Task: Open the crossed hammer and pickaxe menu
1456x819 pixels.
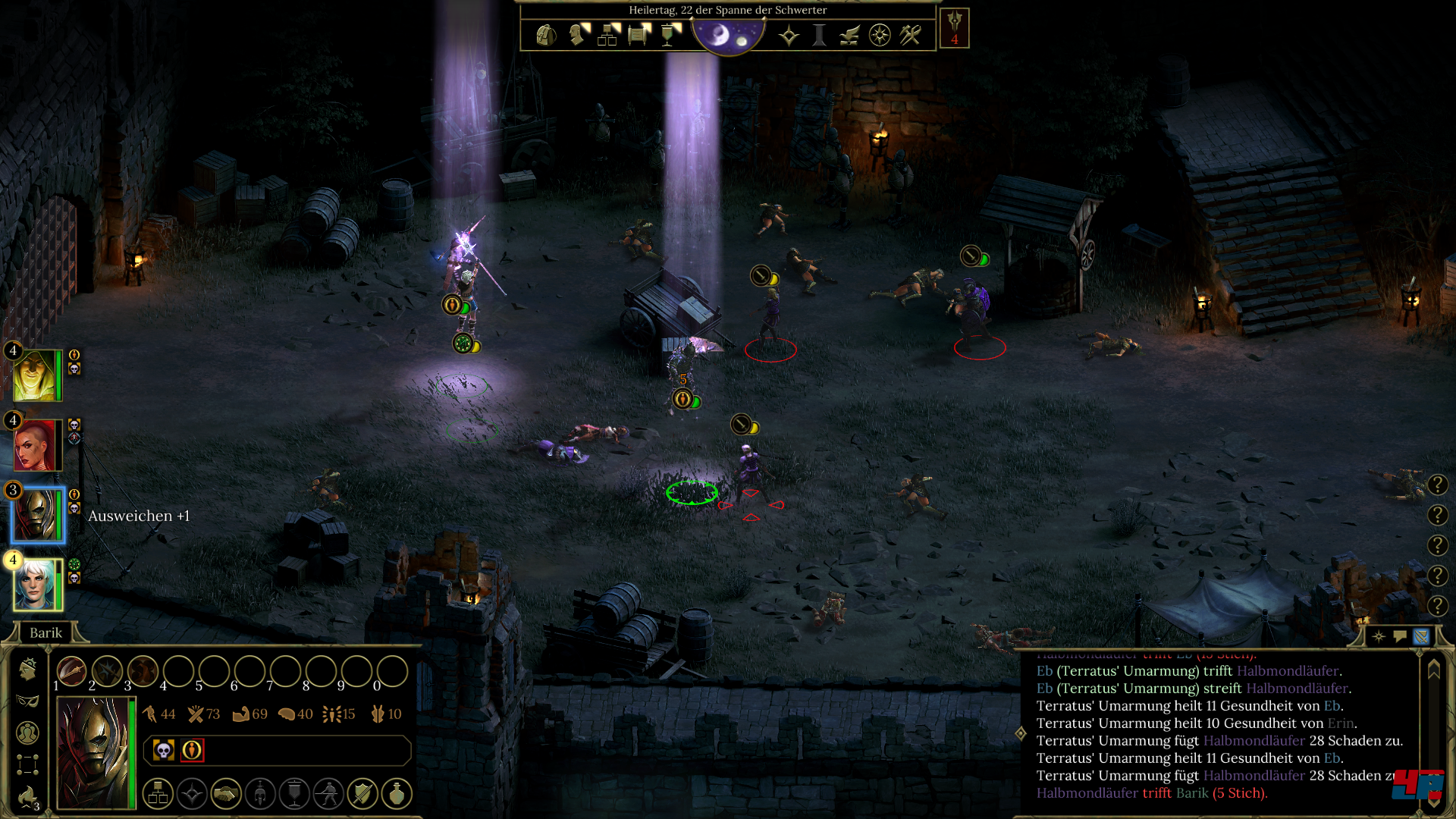Action: tap(910, 35)
